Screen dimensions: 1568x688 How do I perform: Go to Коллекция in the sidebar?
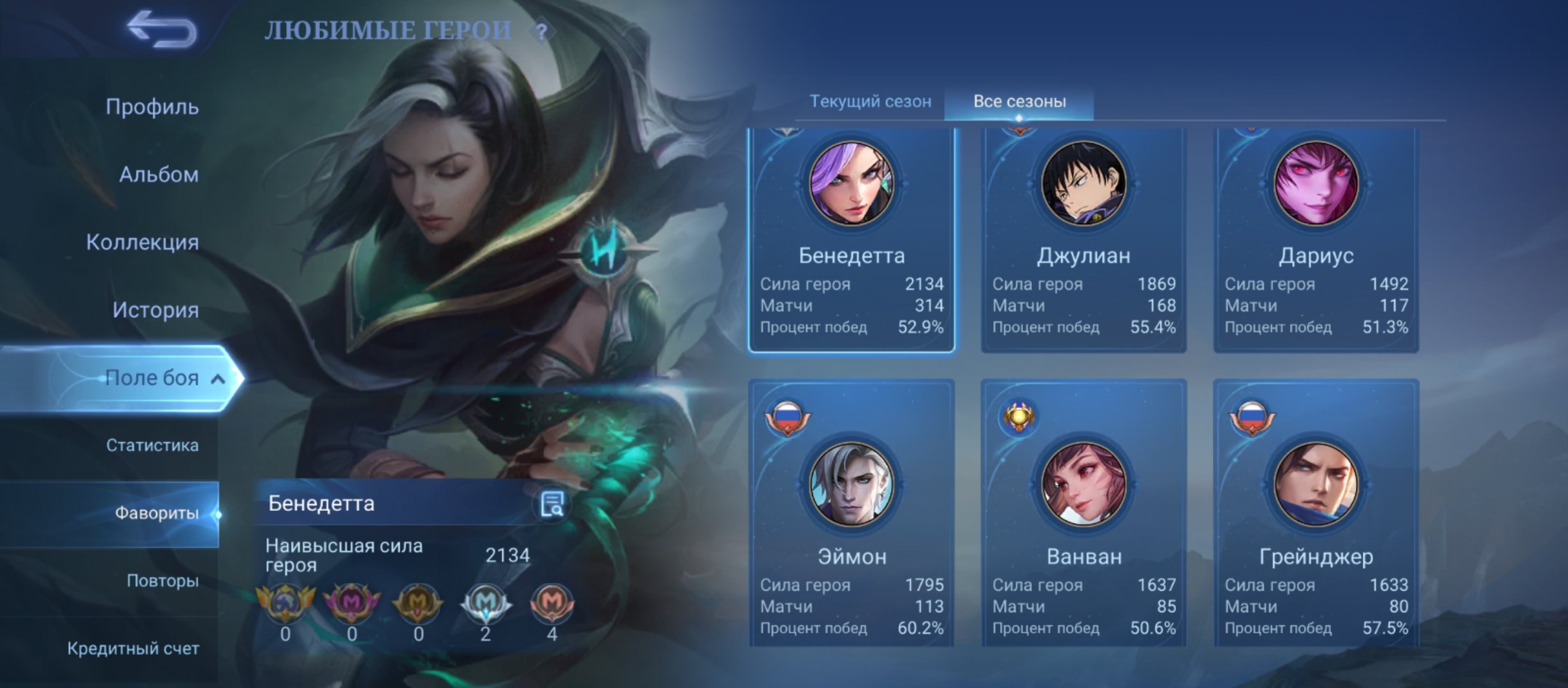(x=142, y=242)
